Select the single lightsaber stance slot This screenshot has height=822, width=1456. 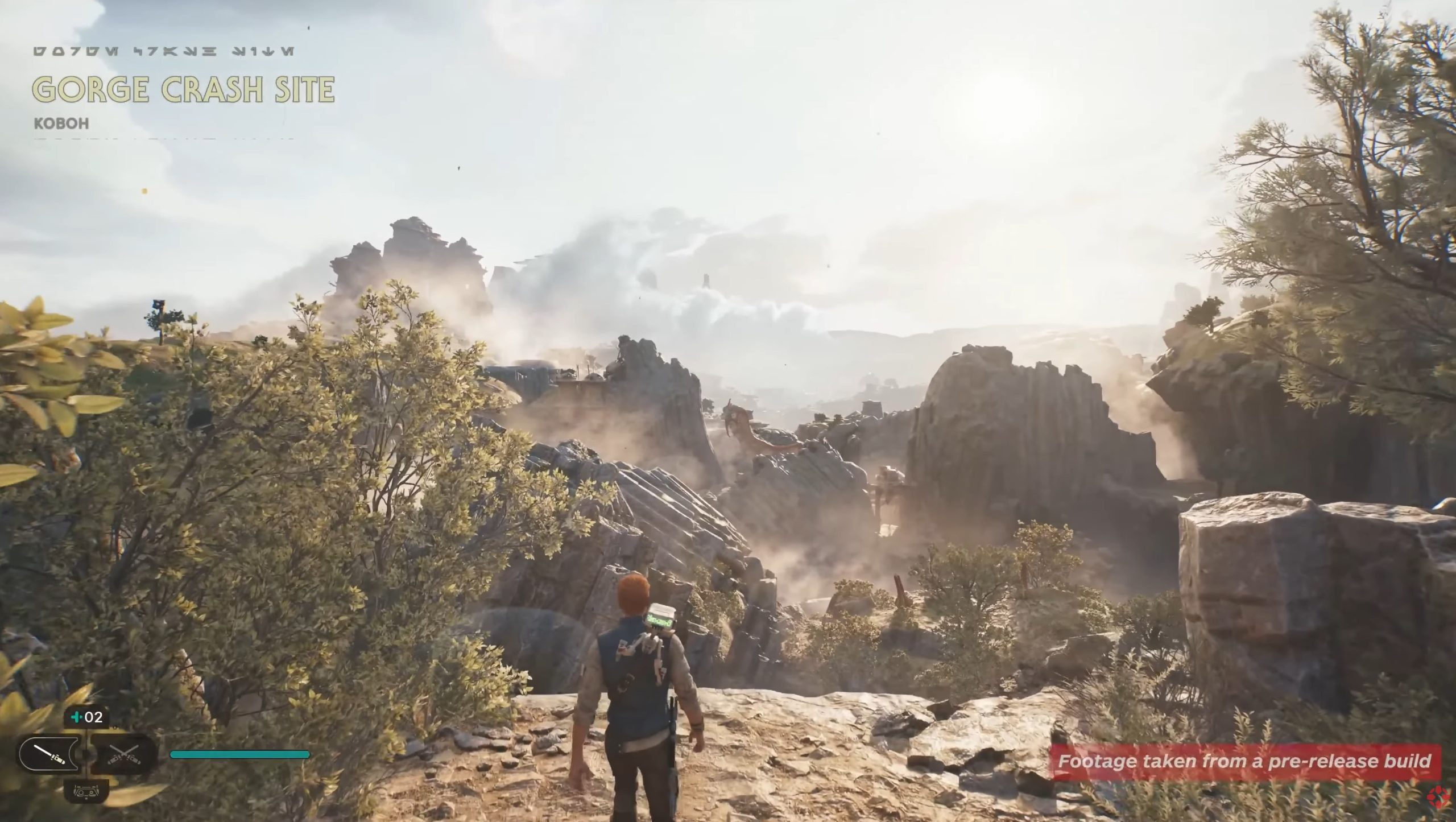coord(49,755)
